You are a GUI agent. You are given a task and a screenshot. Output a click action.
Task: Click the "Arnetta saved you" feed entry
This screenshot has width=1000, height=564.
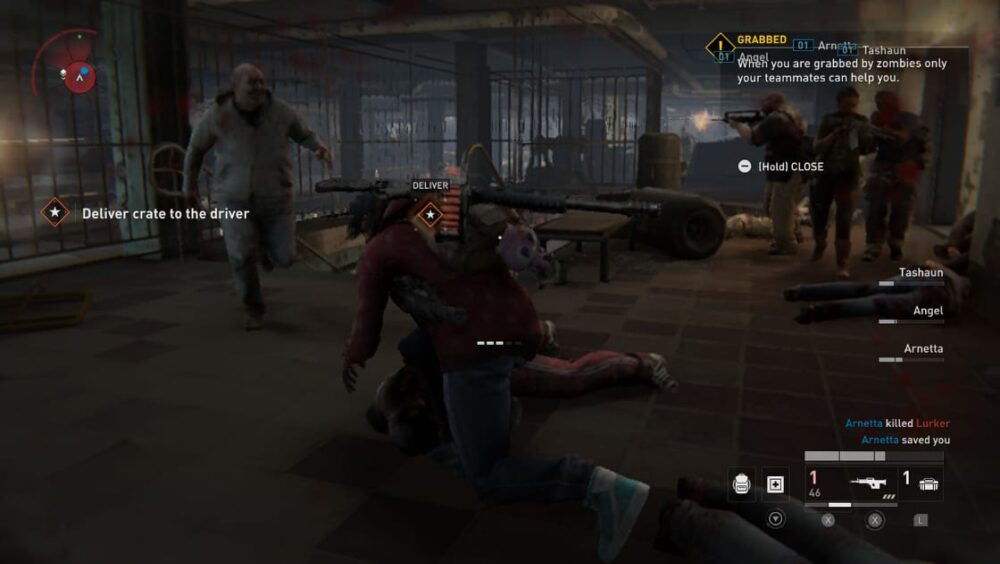905,439
